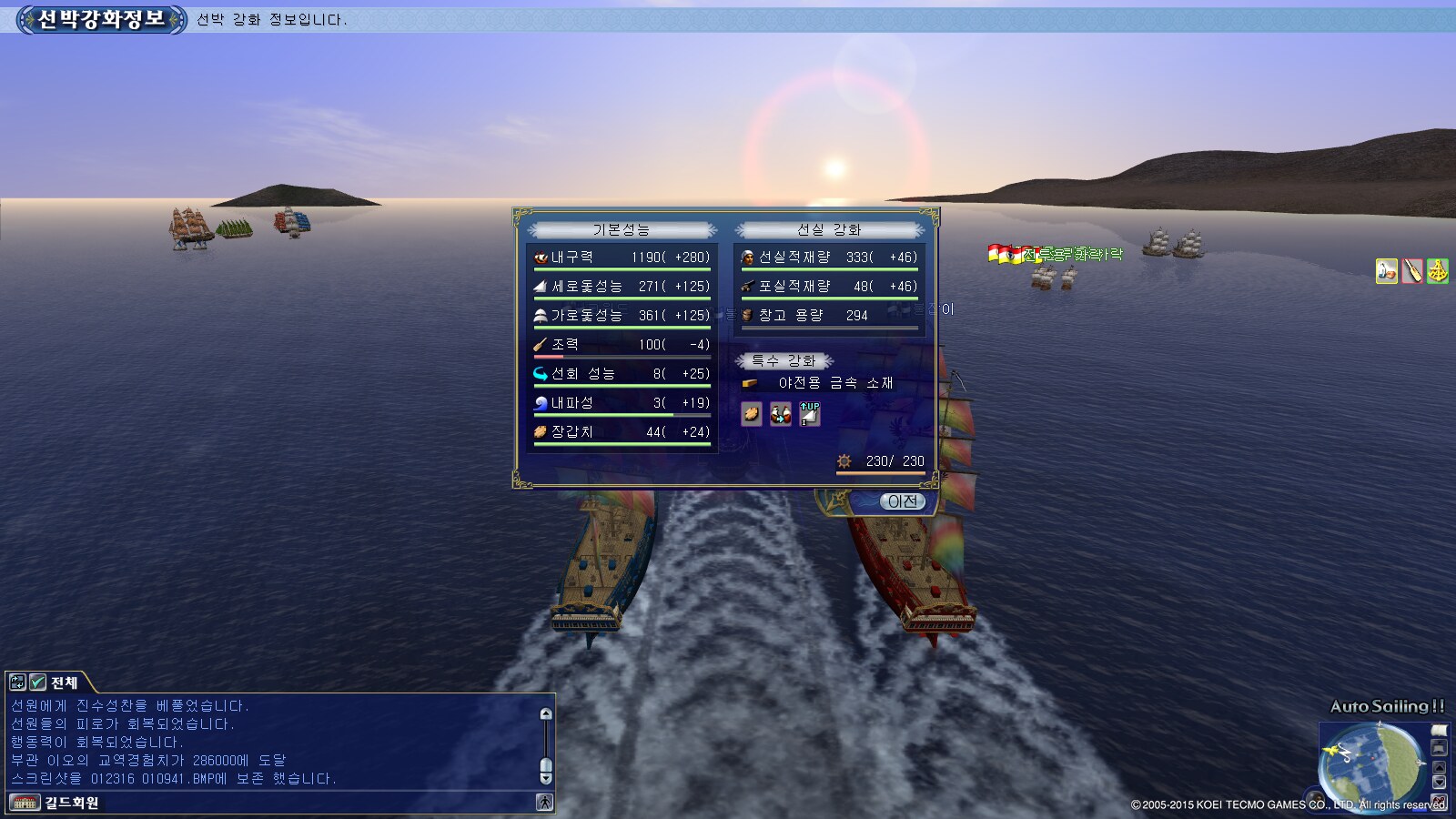This screenshot has height=819, width=1456.
Task: Open the 길드회원 guild members channel
Action: 71,803
